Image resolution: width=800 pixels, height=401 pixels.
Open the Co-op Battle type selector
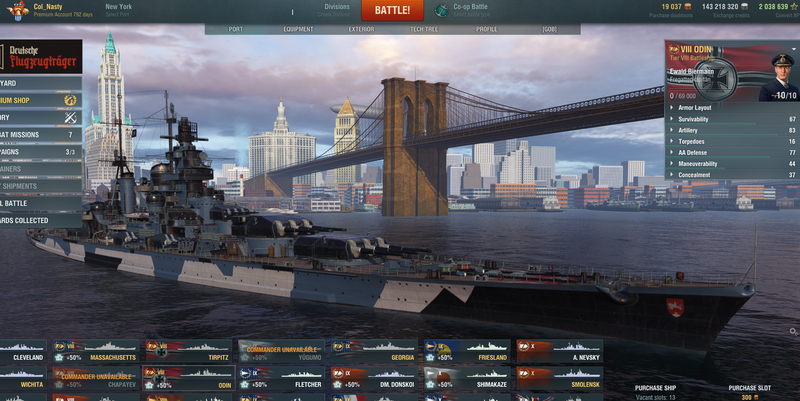(475, 10)
